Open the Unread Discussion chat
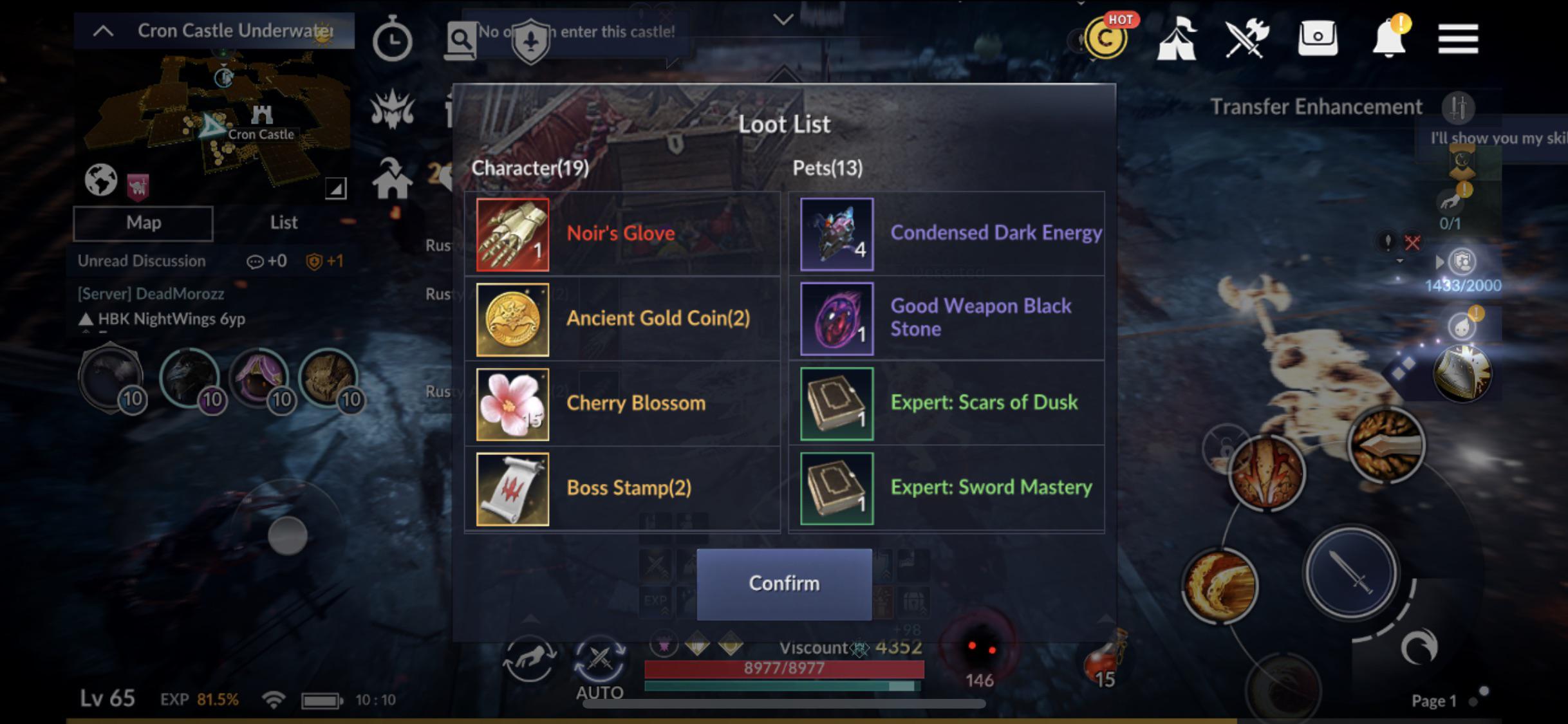The height and width of the screenshot is (724, 1568). tap(140, 261)
